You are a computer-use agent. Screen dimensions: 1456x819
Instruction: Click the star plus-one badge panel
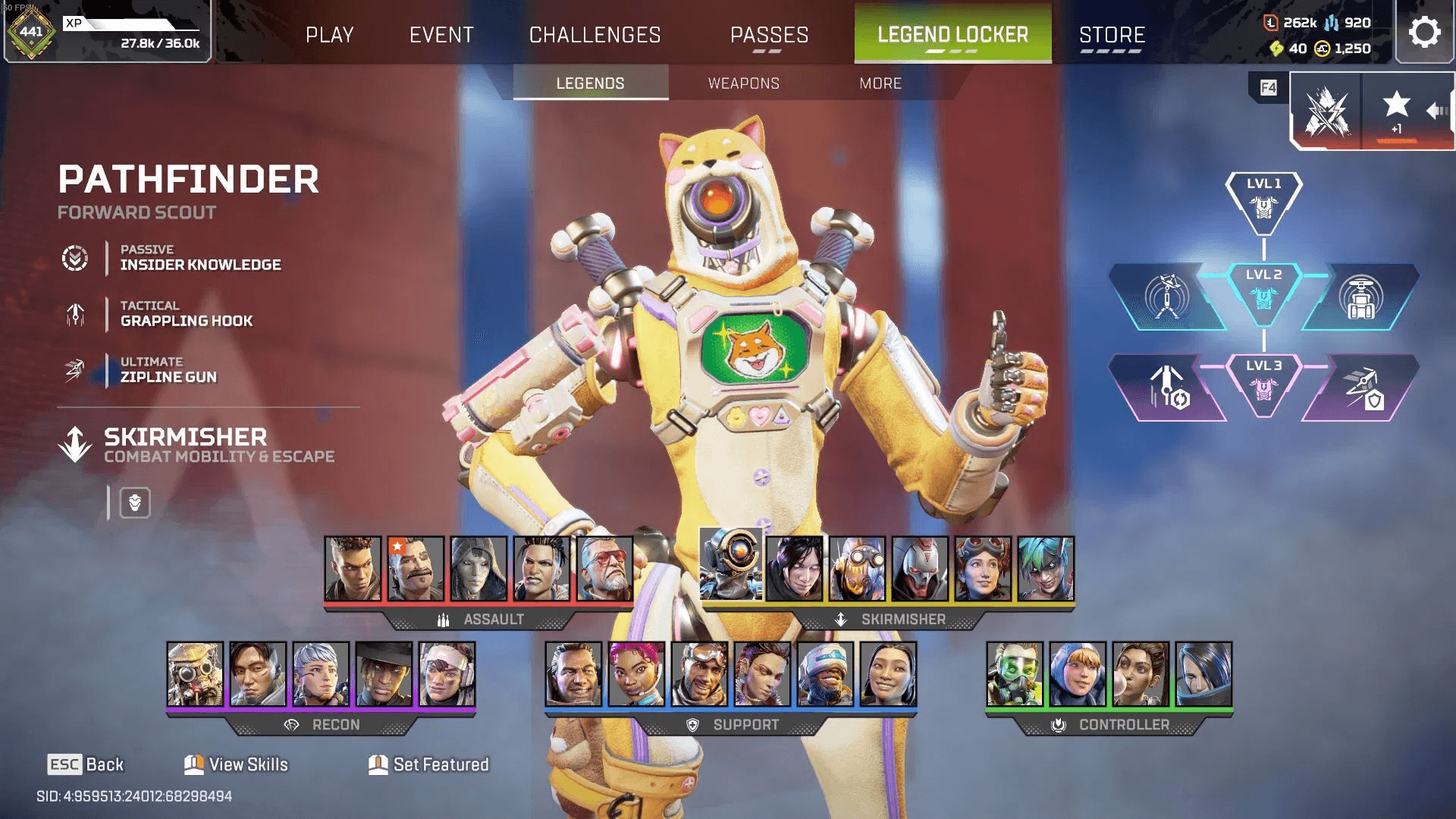pos(1396,111)
